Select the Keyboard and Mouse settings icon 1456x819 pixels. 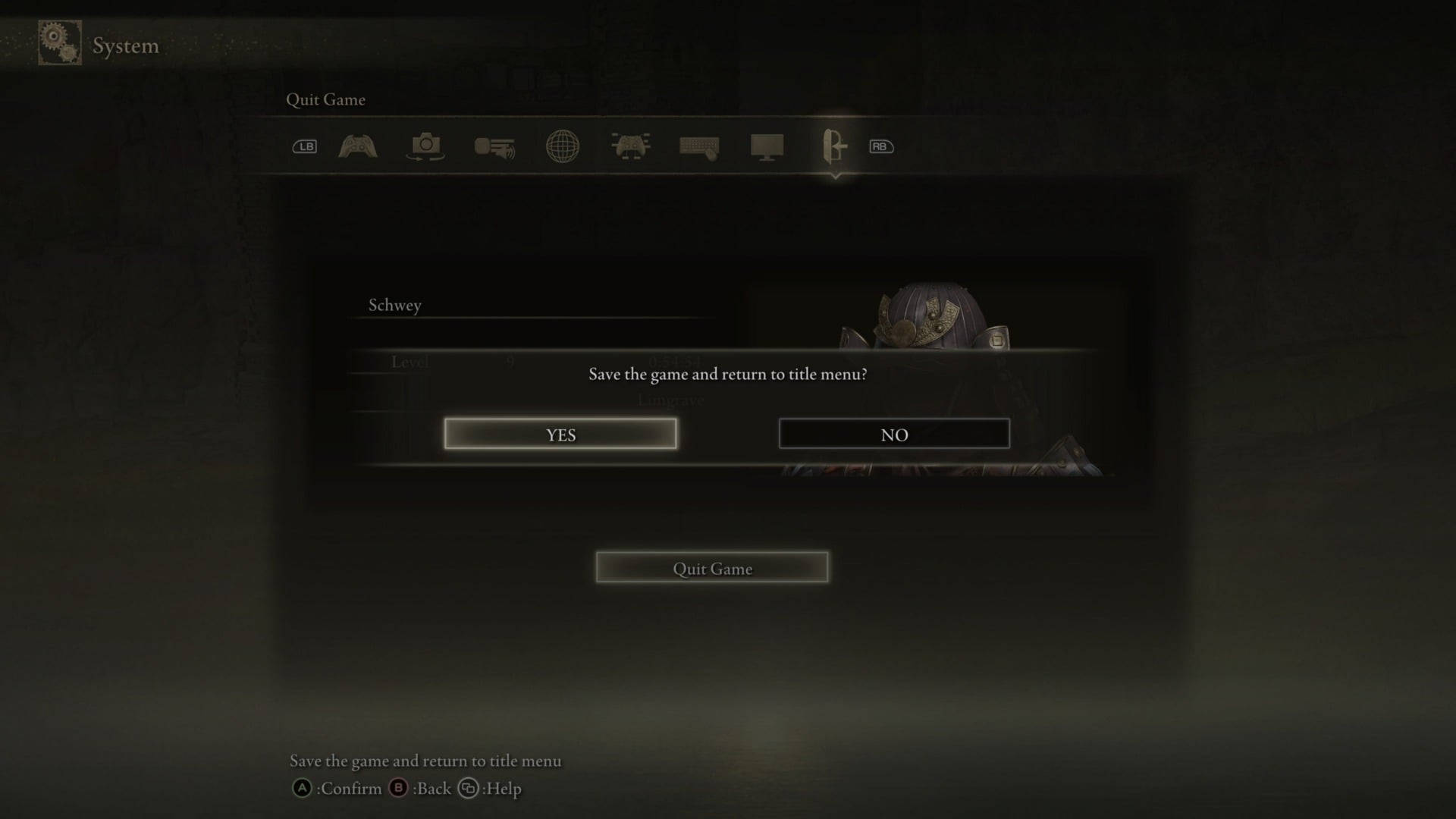click(x=698, y=146)
